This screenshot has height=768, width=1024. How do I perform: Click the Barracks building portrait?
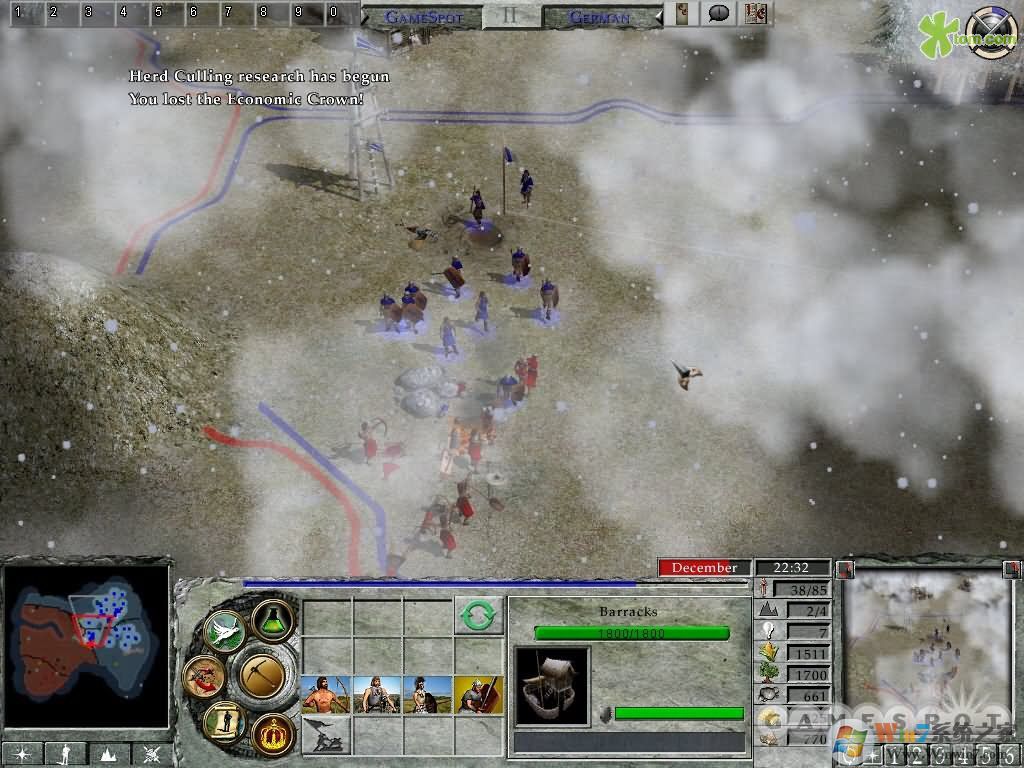click(x=551, y=684)
